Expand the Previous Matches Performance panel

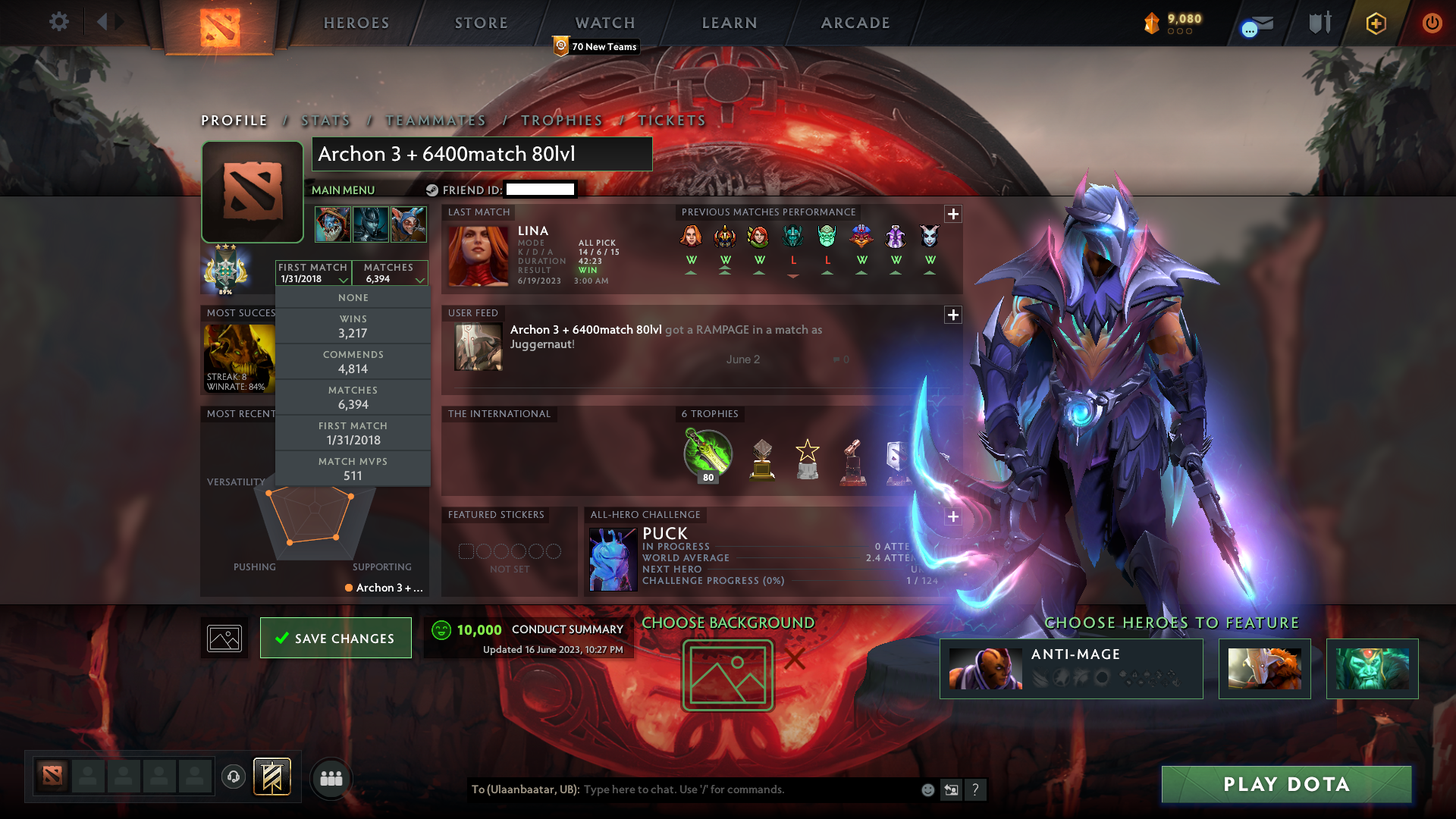tap(953, 215)
